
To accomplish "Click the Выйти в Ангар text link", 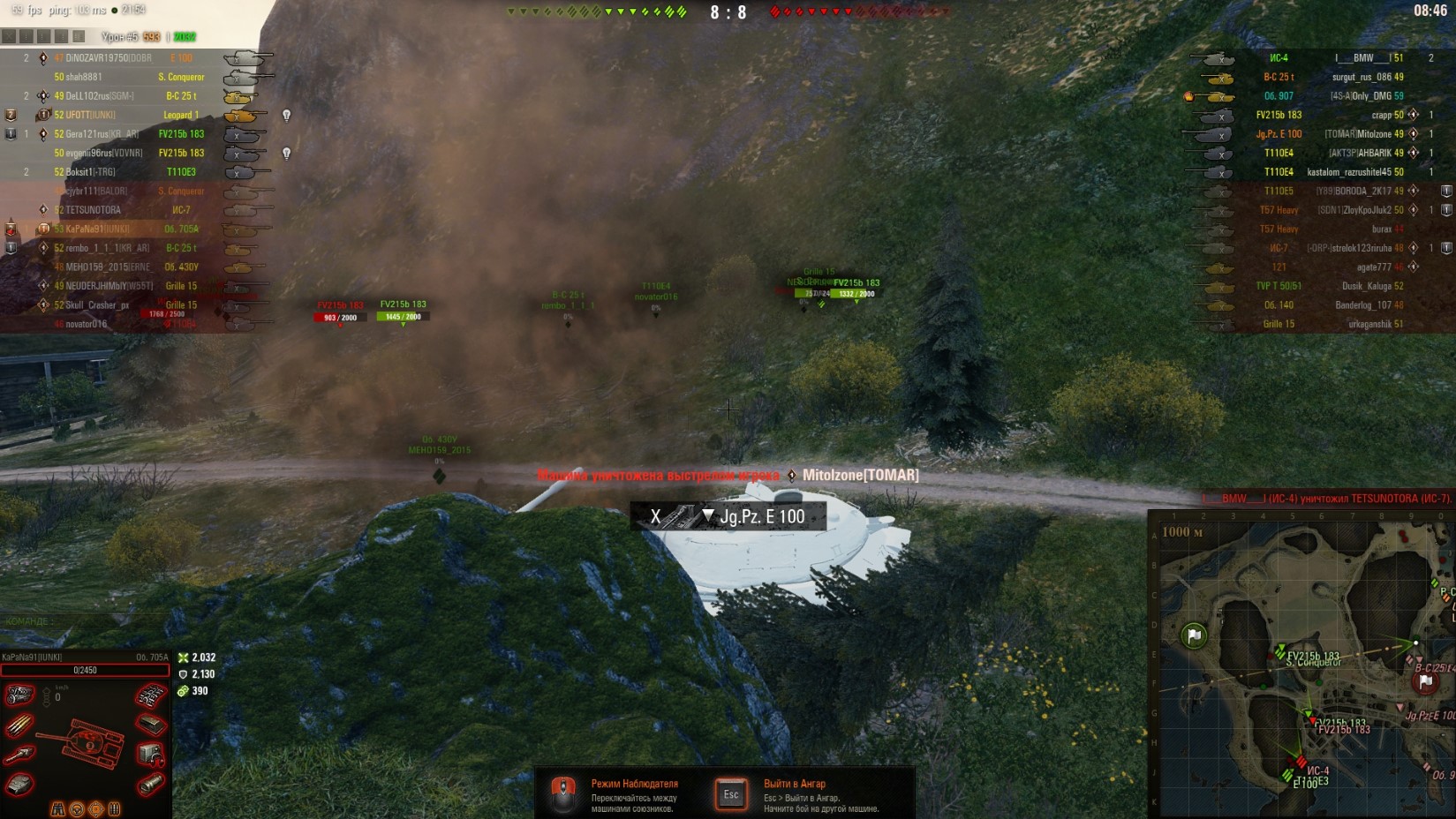I will click(794, 782).
